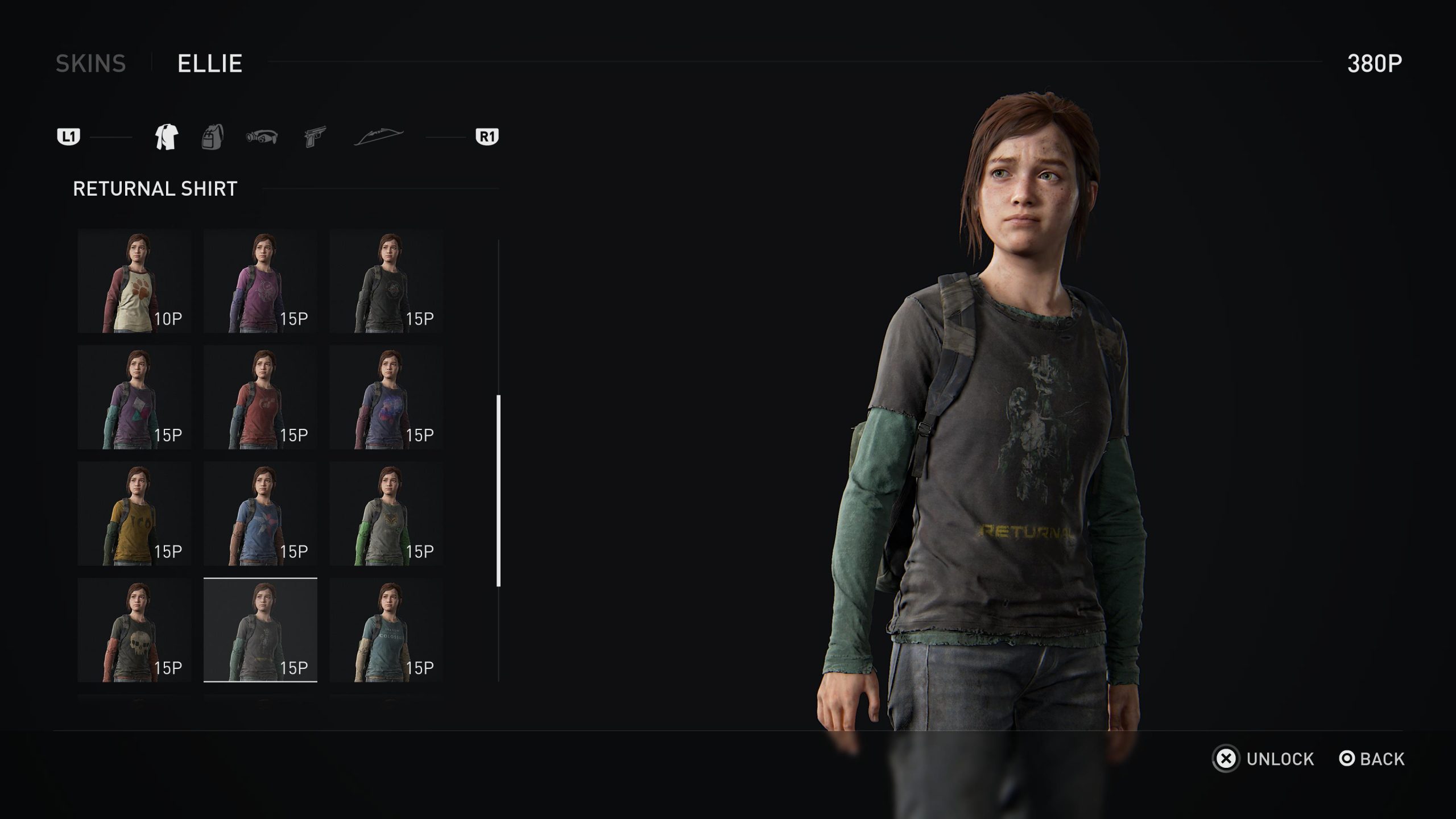Open the bow skins category
Image resolution: width=1456 pixels, height=819 pixels.
tap(379, 137)
